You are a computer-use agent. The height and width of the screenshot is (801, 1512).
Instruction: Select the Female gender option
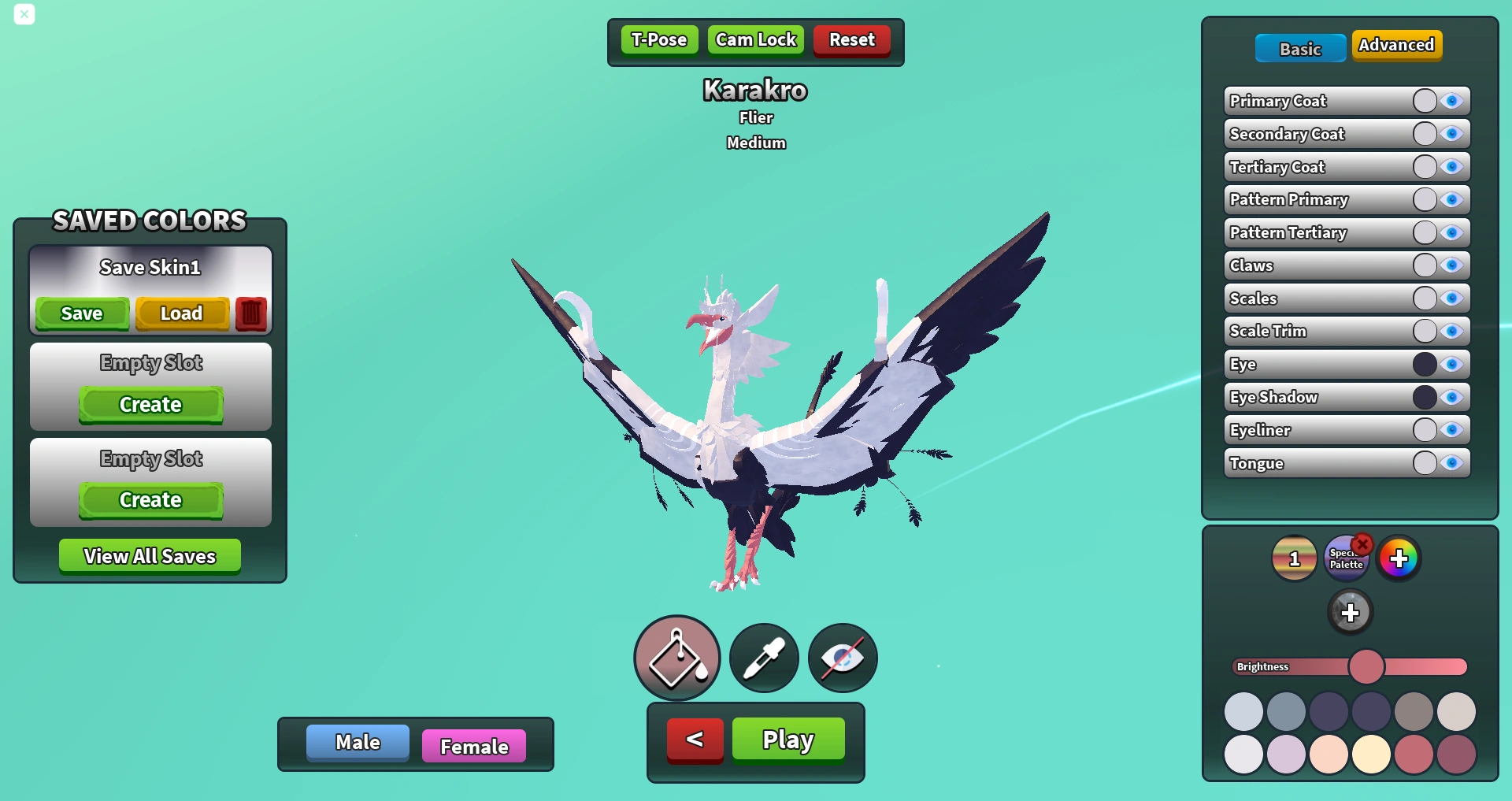[x=473, y=744]
